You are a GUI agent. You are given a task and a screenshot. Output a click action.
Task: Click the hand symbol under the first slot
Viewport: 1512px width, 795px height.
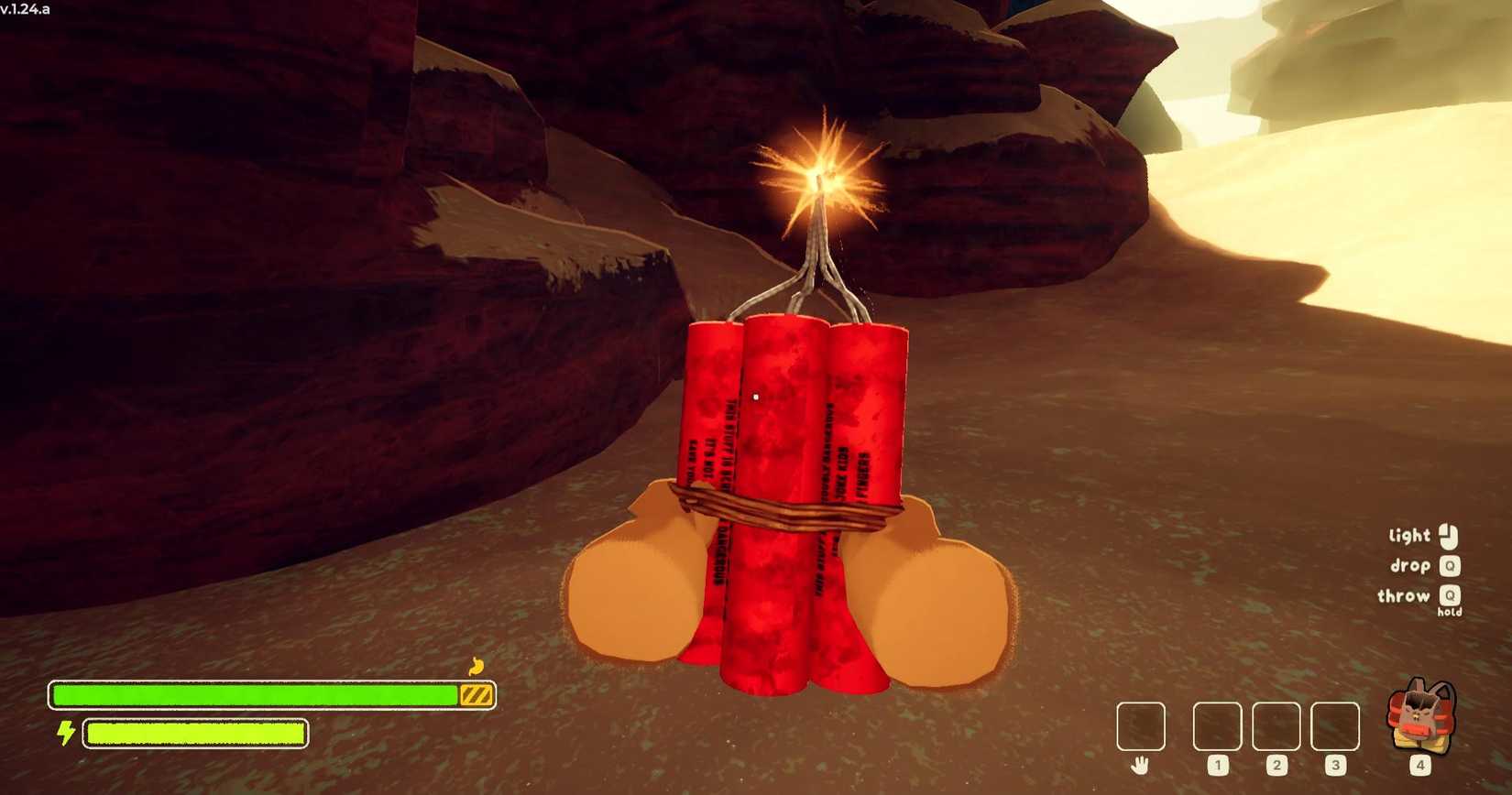click(1140, 763)
